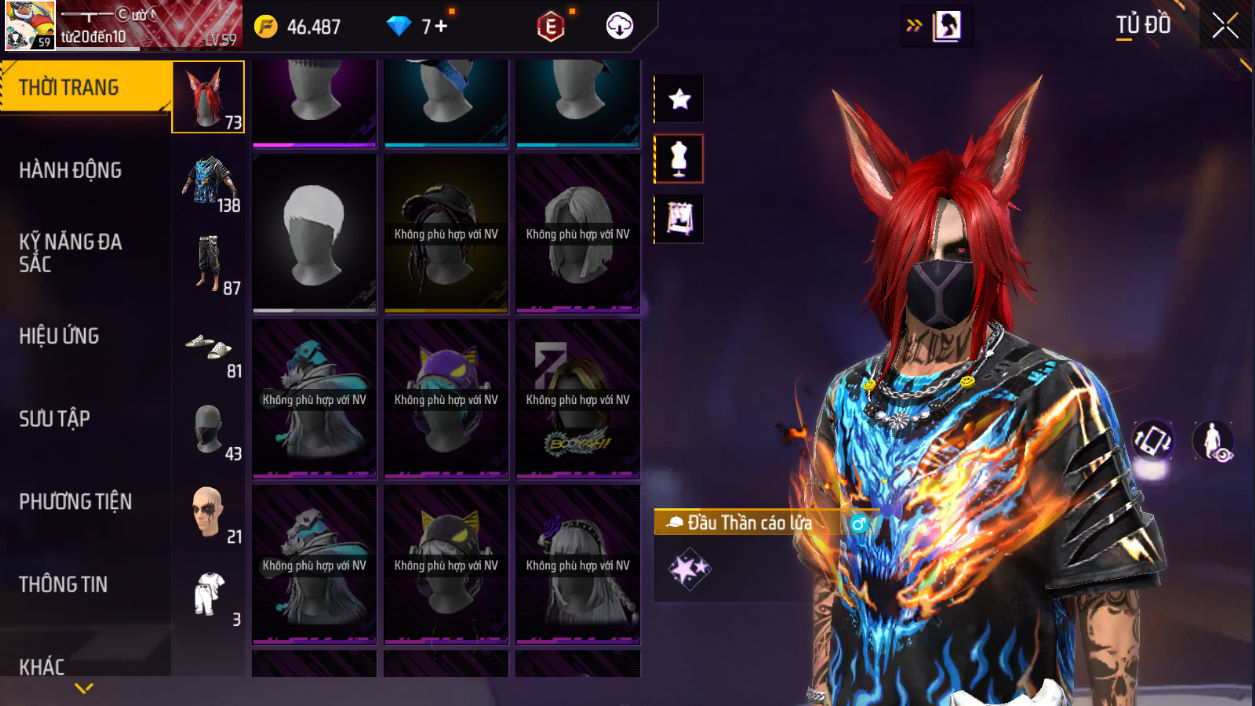Viewport: 1255px width, 706px height.
Task: Select PHƯƠNG TIỆN vehicles entry
Action: (75, 502)
